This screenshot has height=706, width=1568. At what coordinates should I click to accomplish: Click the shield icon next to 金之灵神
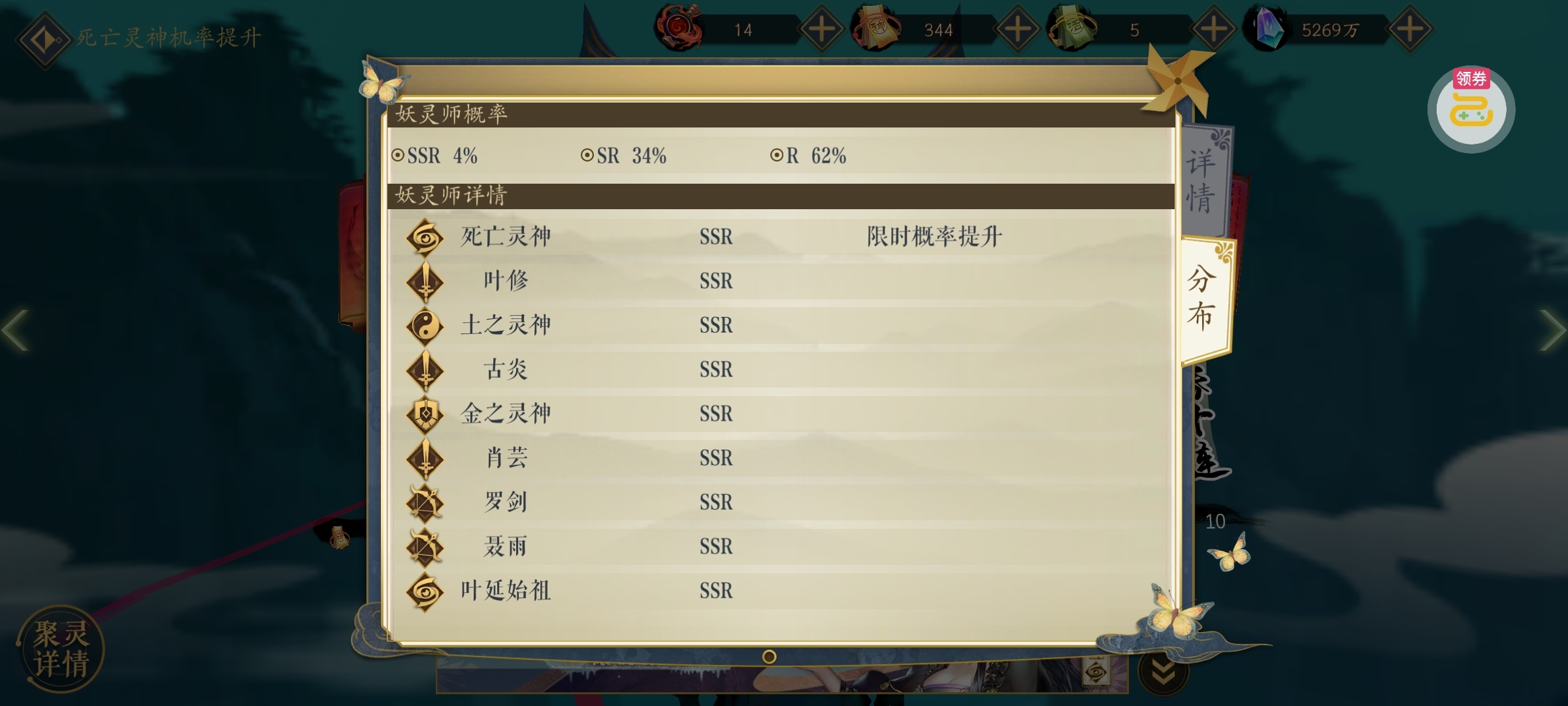(425, 414)
